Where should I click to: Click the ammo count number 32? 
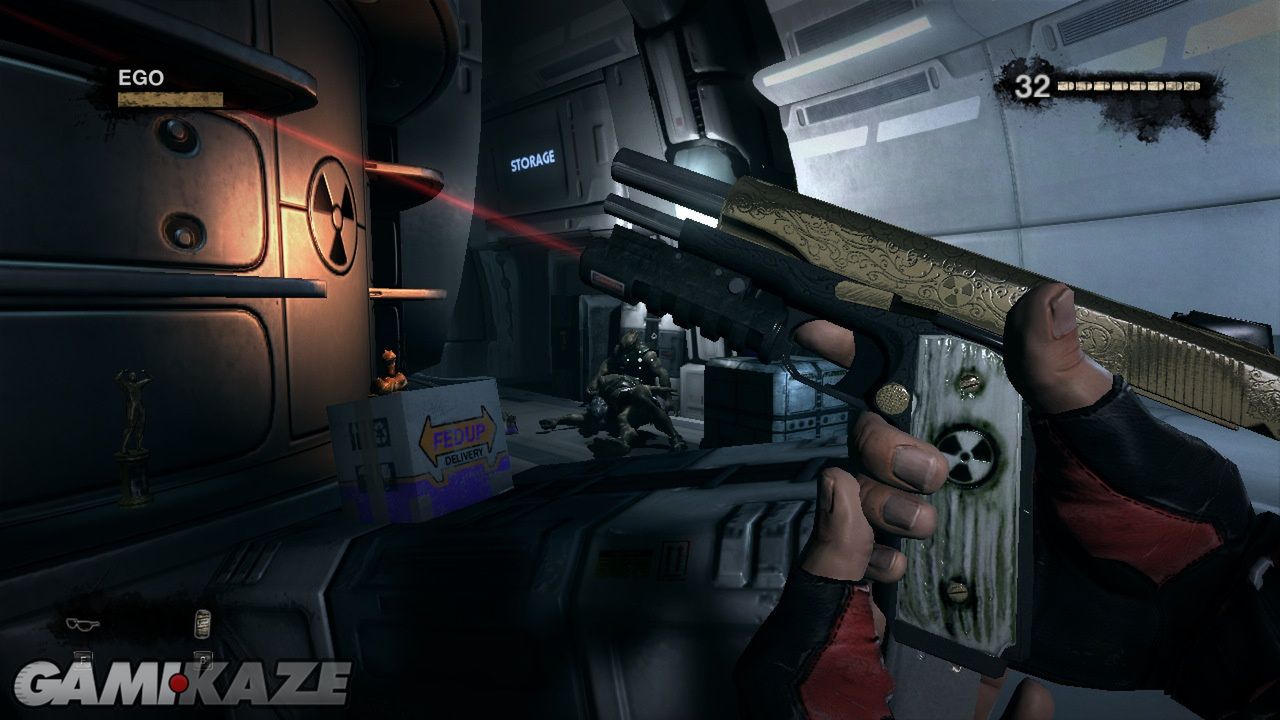coord(1033,86)
